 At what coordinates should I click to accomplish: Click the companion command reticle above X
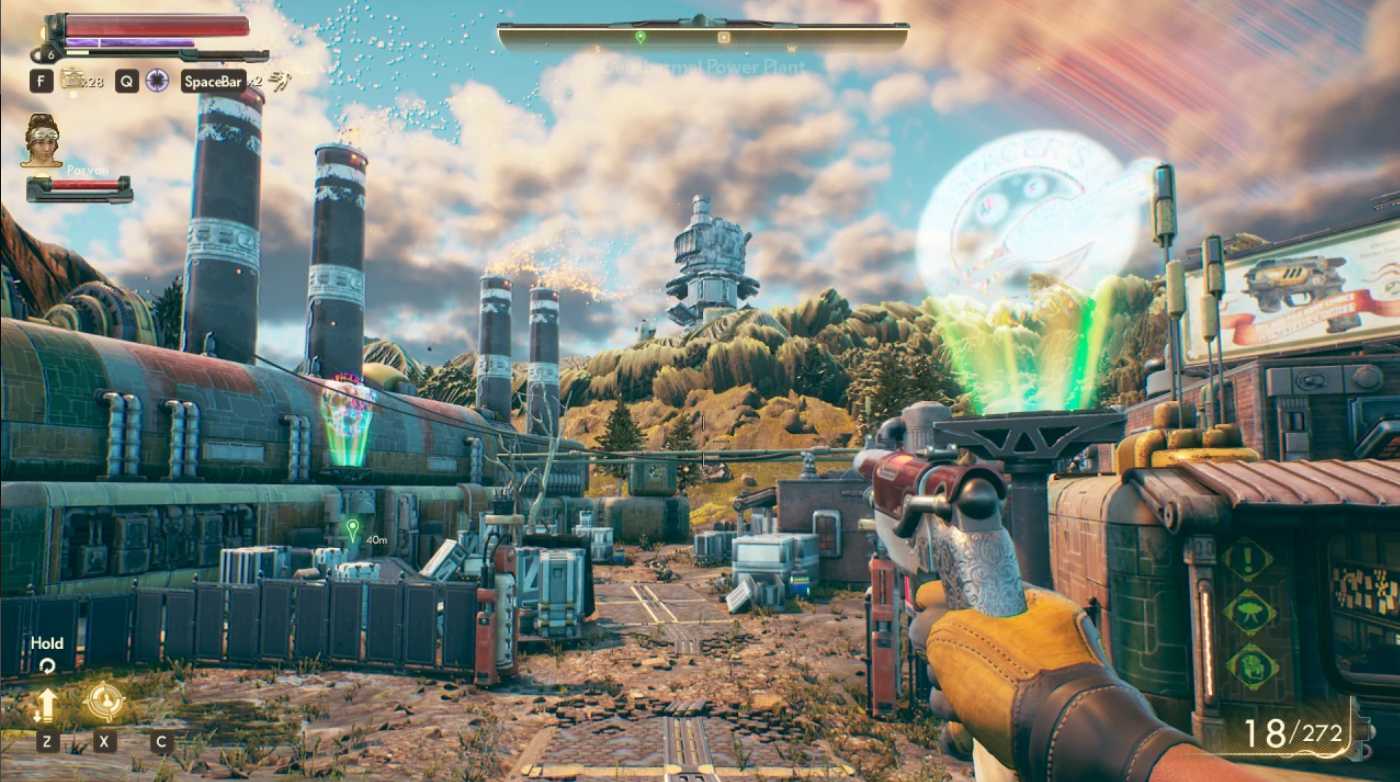105,700
